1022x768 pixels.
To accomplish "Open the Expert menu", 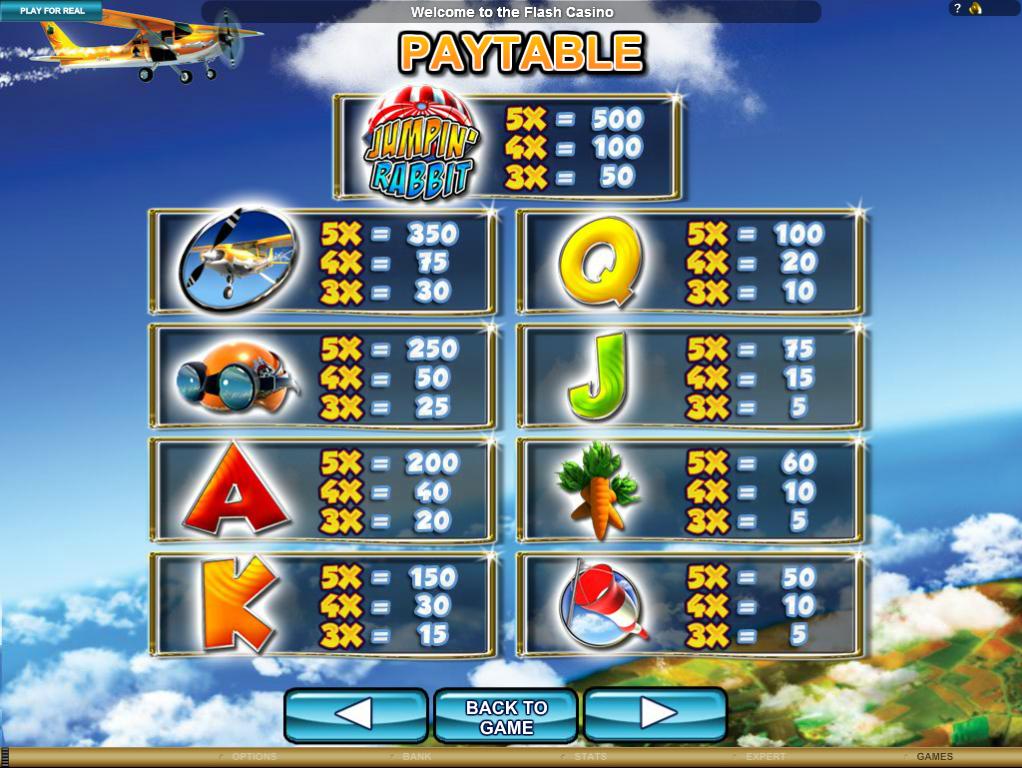I will tap(765, 757).
